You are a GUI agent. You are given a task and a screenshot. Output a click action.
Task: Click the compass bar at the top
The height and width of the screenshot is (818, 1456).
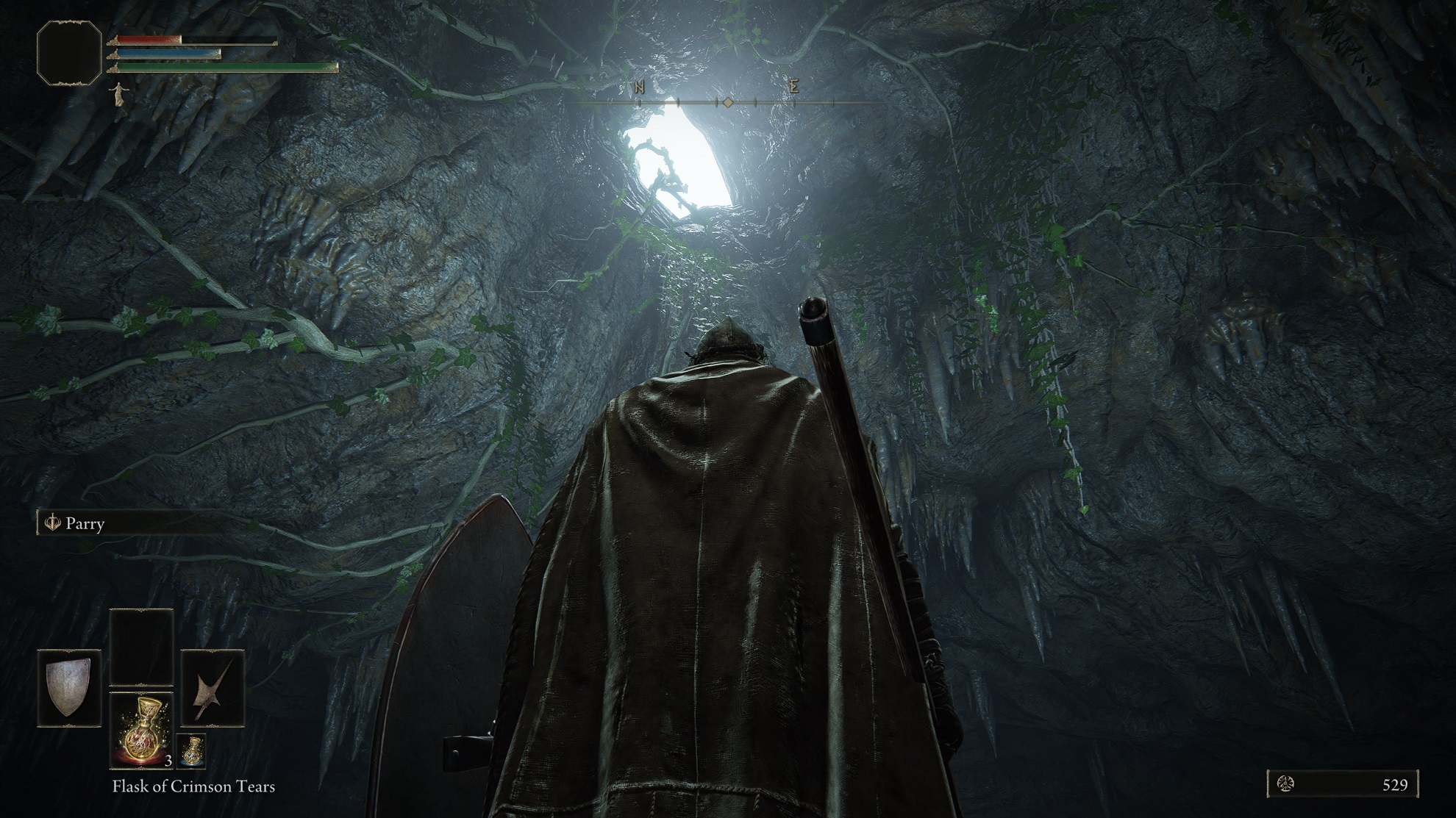(727, 102)
